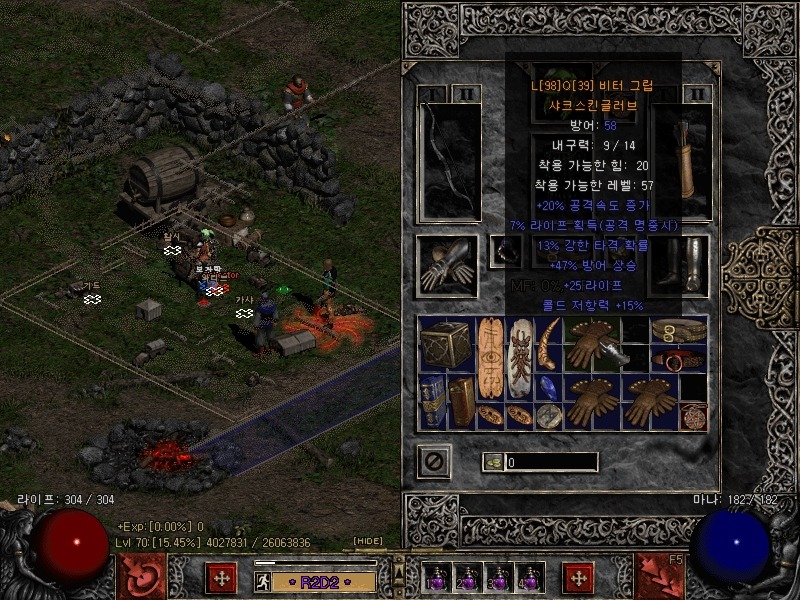The image size is (800, 600).
Task: Open the right-click skill icon marked F5
Action: (659, 576)
